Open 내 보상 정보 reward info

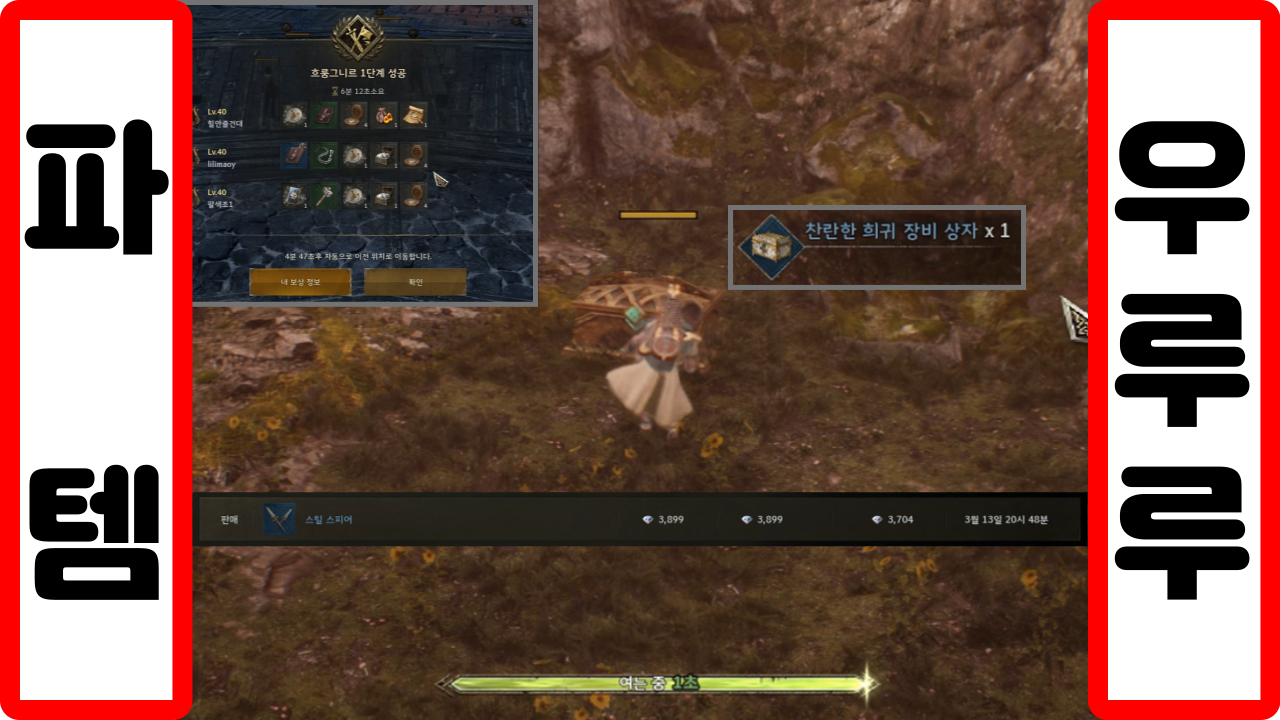point(299,282)
